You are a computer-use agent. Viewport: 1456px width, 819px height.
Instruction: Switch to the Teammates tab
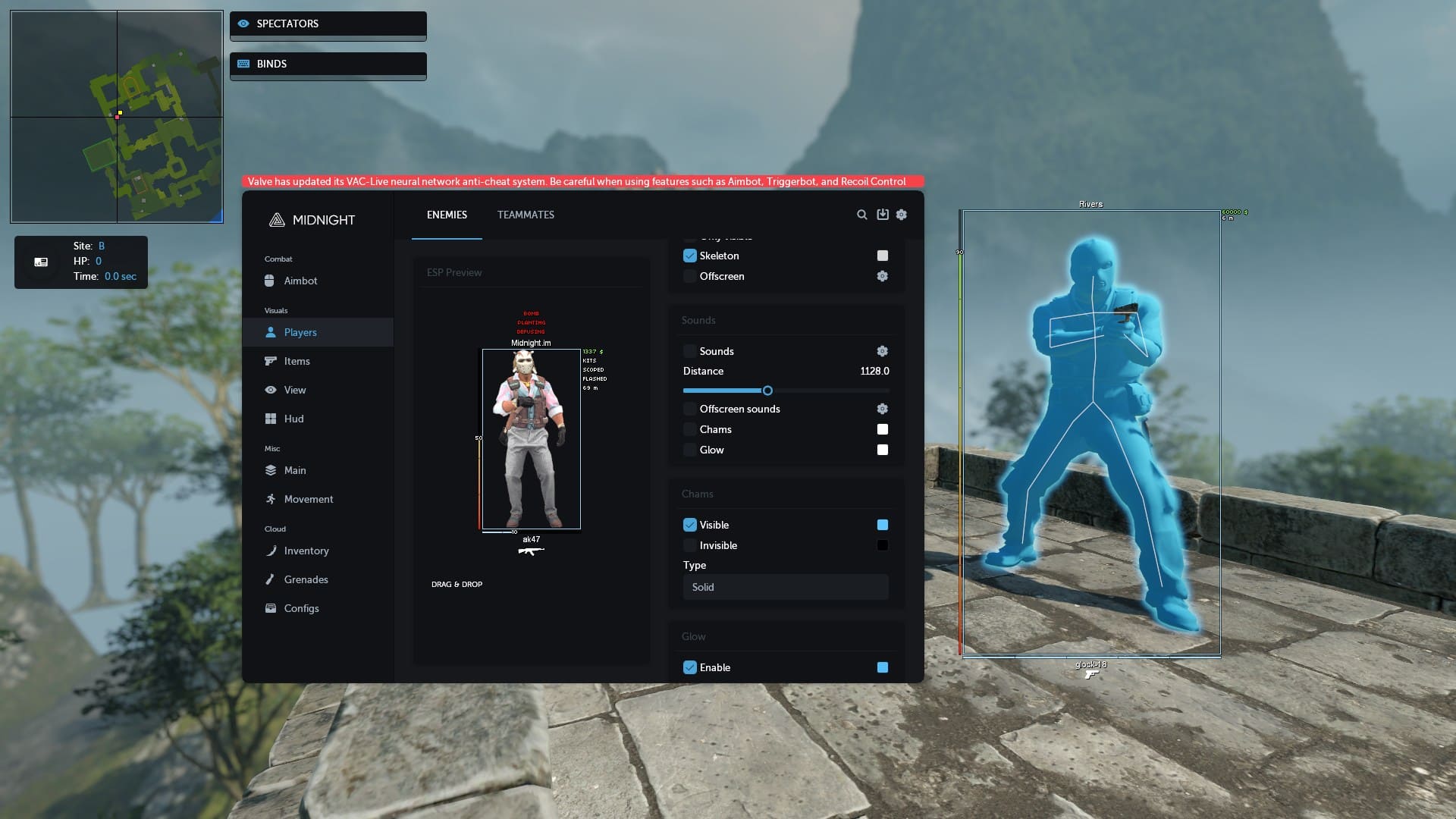pyautogui.click(x=526, y=215)
